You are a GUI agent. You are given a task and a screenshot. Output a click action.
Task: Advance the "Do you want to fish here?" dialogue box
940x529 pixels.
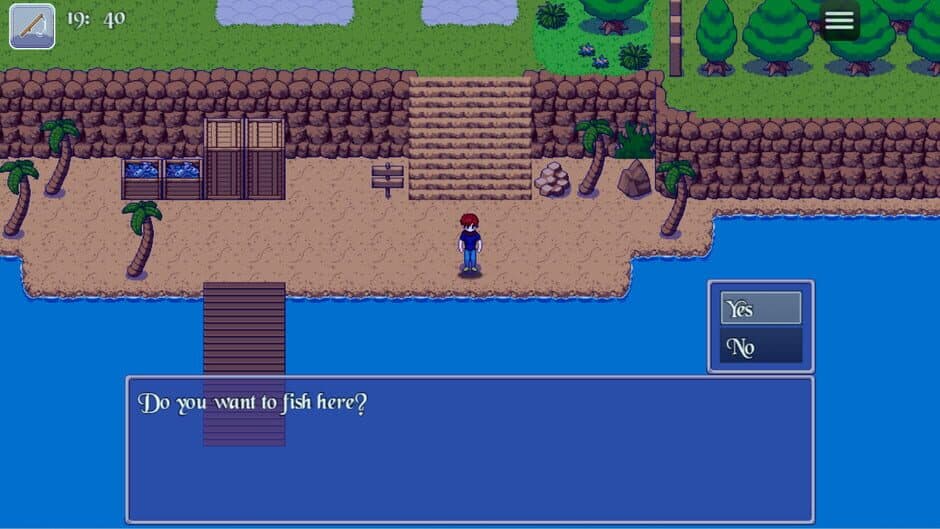pos(469,449)
